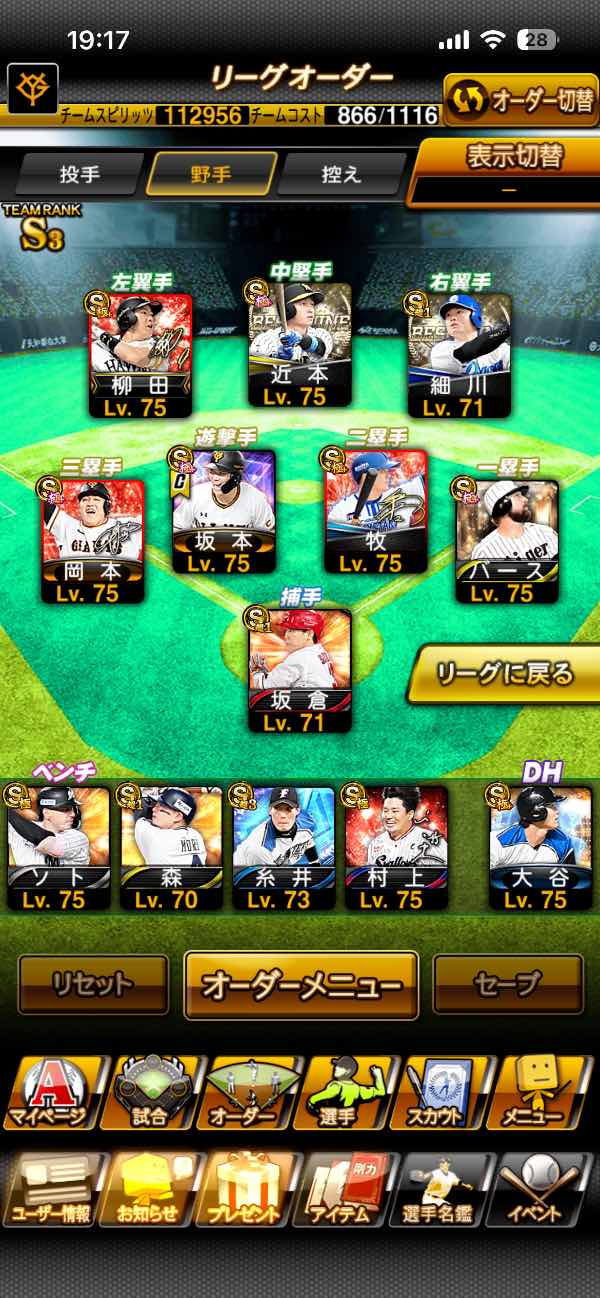This screenshot has width=600, height=1298.
Task: Switch to the 投手 tab
Action: [80, 174]
